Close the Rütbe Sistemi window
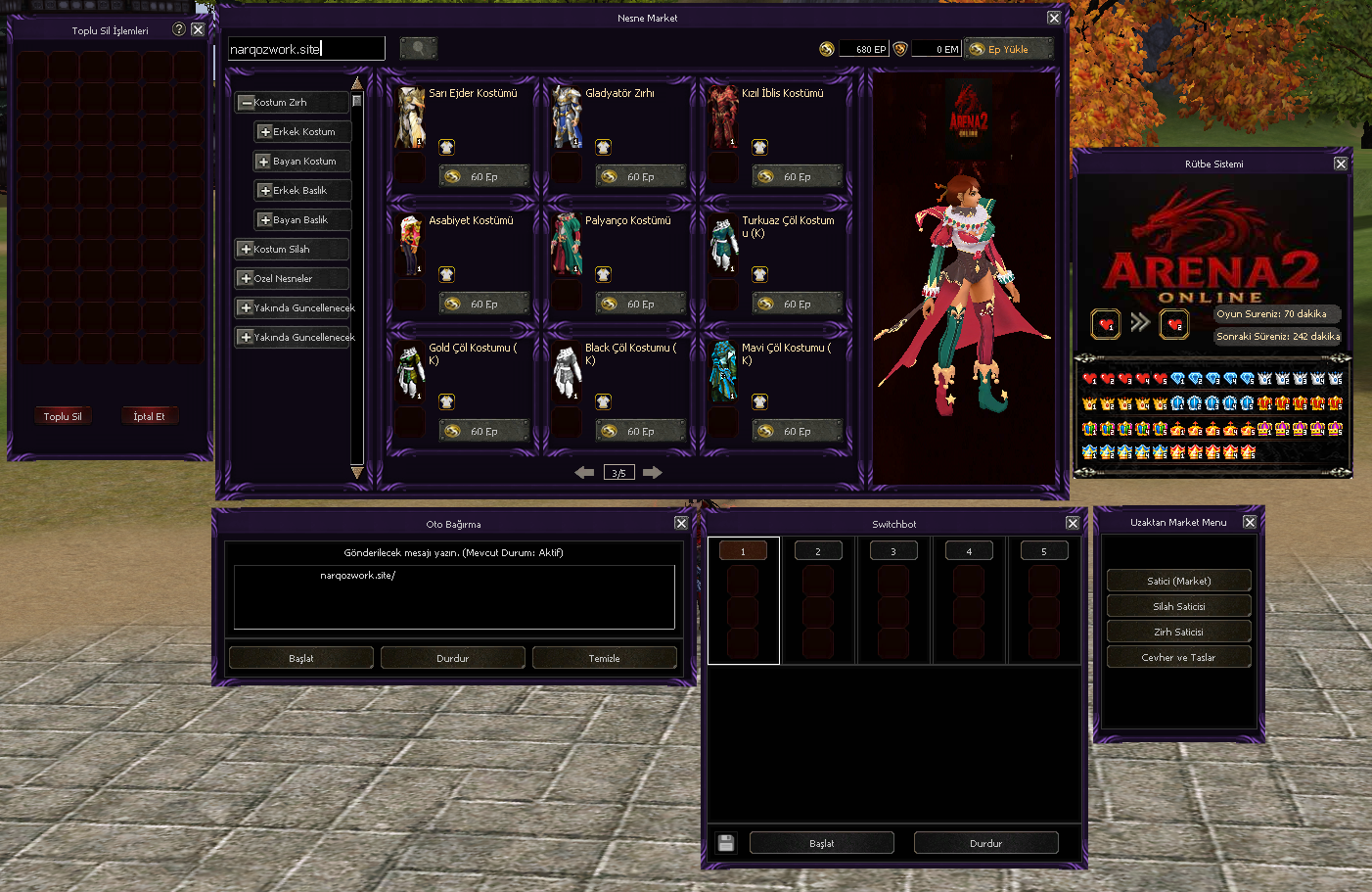The image size is (1372, 892). 1341,164
